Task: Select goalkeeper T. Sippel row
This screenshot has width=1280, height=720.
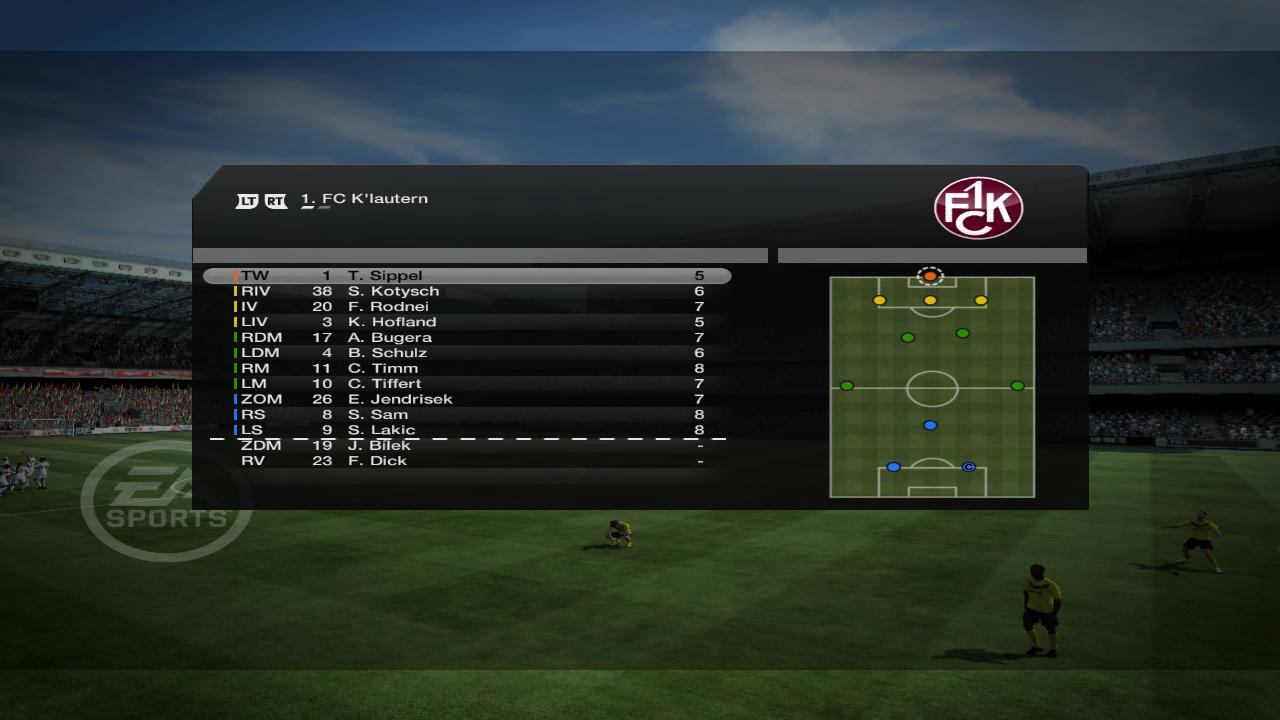Action: [x=467, y=276]
